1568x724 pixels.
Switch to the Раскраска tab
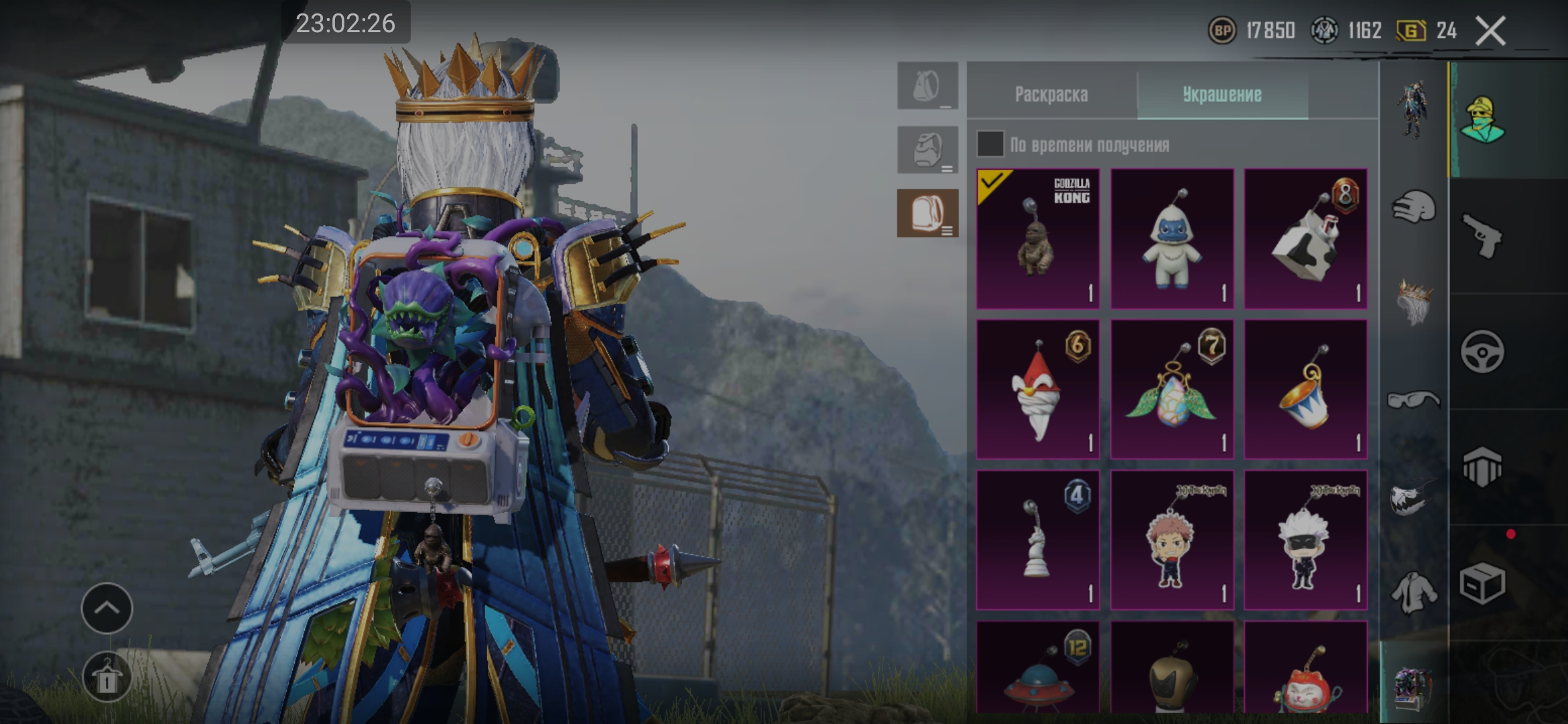(x=1051, y=95)
